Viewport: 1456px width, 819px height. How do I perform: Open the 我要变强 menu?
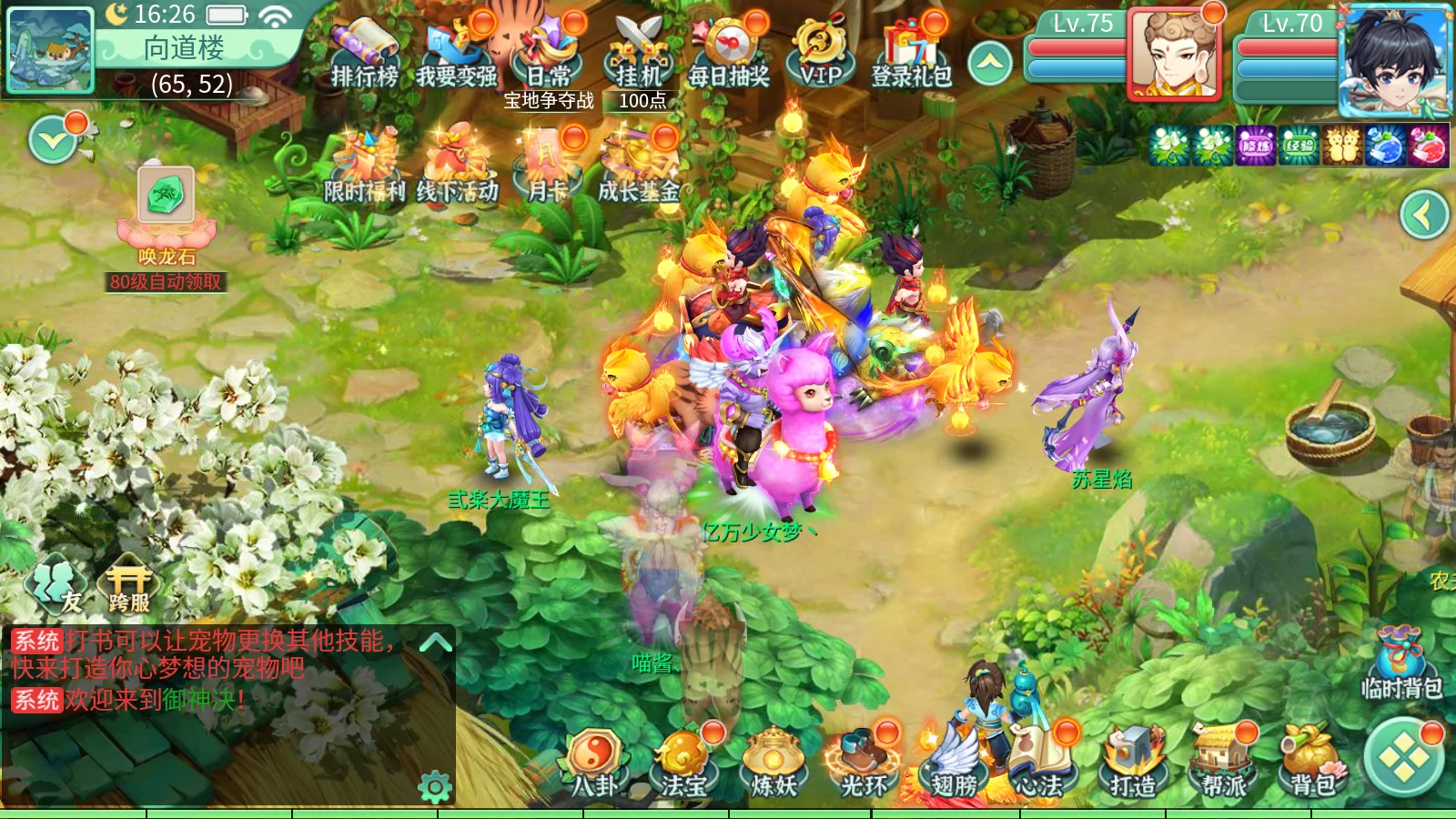(x=457, y=53)
